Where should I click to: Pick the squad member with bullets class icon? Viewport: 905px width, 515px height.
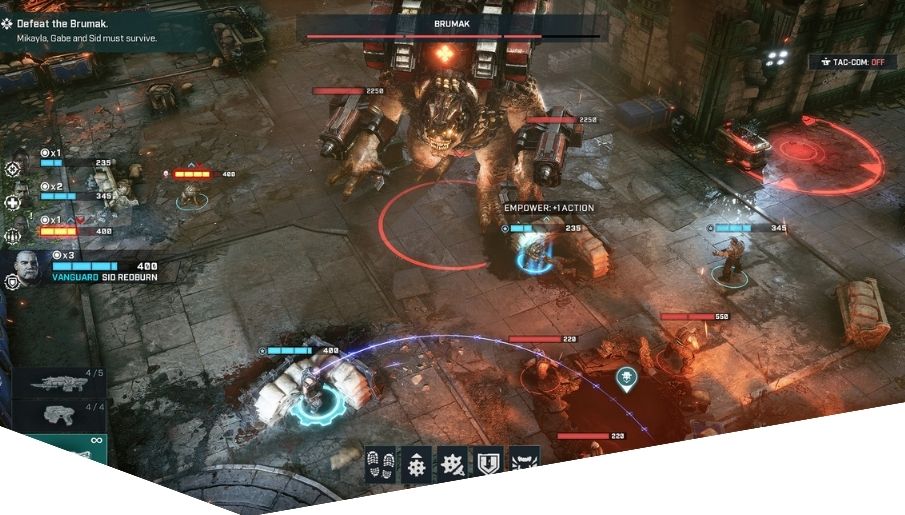[13, 237]
